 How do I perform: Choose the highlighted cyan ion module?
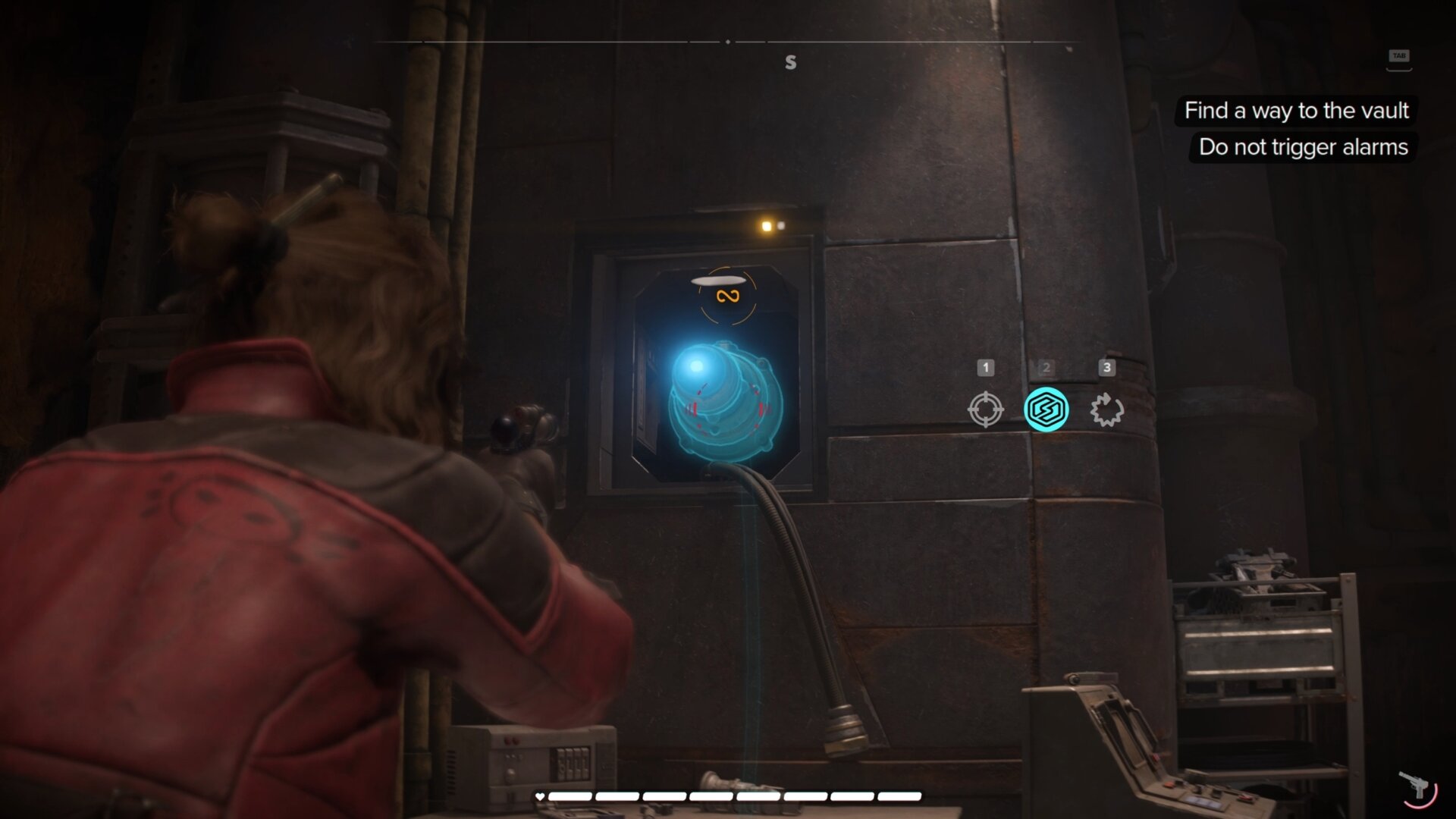coord(1046,409)
